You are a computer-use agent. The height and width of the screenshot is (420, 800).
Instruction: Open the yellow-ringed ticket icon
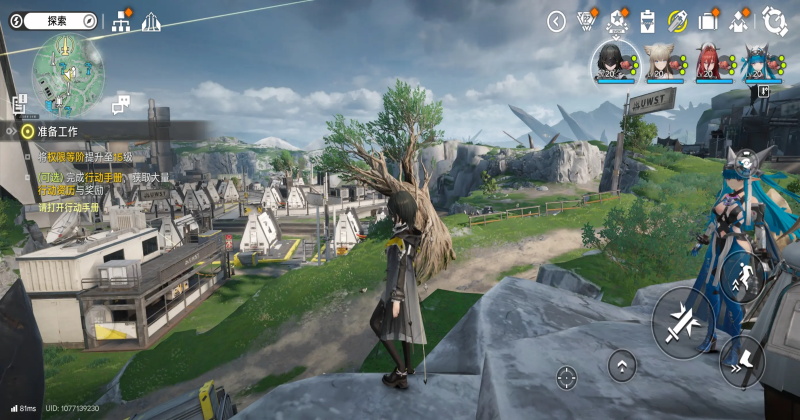(x=678, y=20)
